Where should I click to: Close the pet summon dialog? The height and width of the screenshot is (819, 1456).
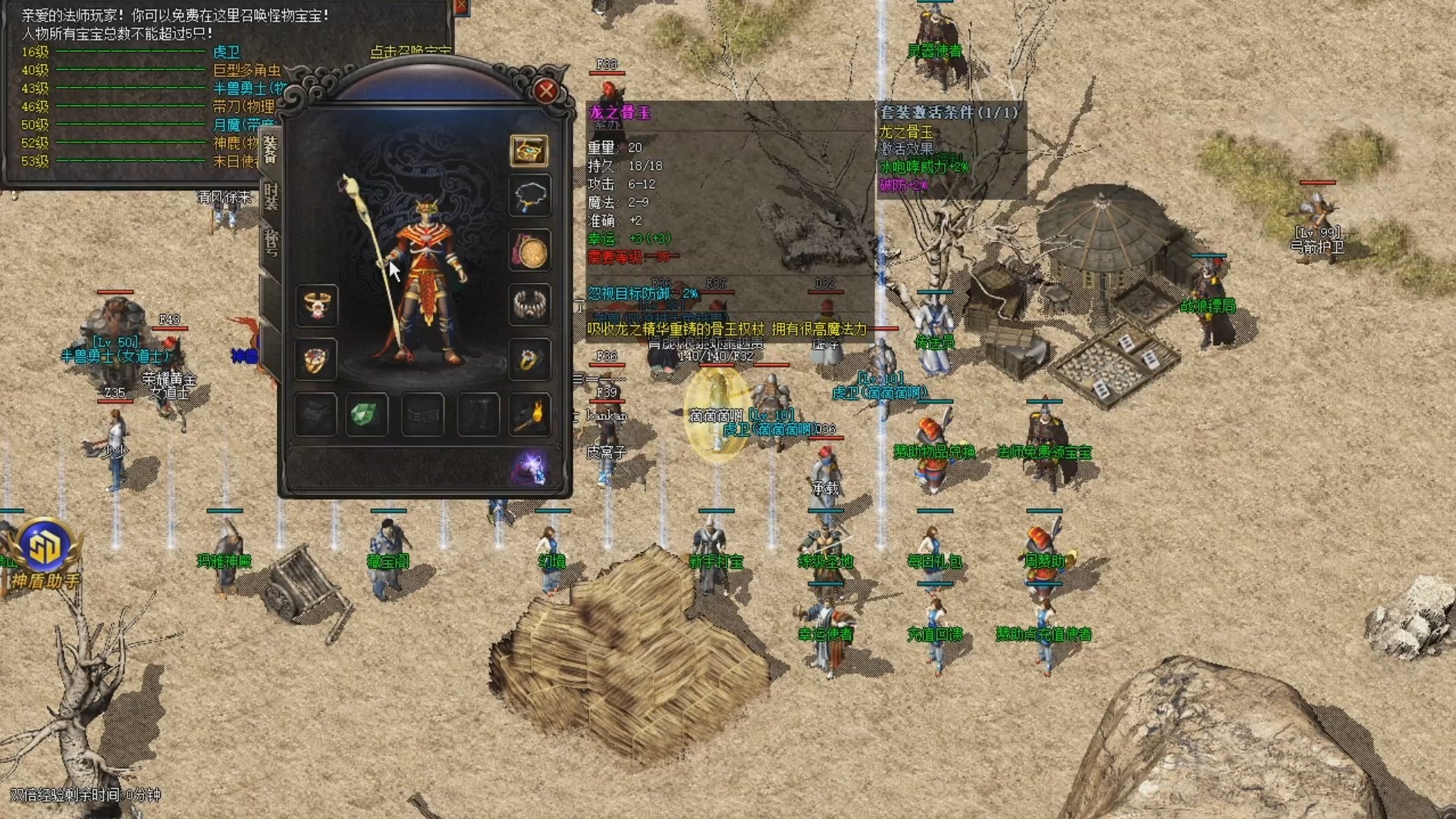pyautogui.click(x=460, y=7)
